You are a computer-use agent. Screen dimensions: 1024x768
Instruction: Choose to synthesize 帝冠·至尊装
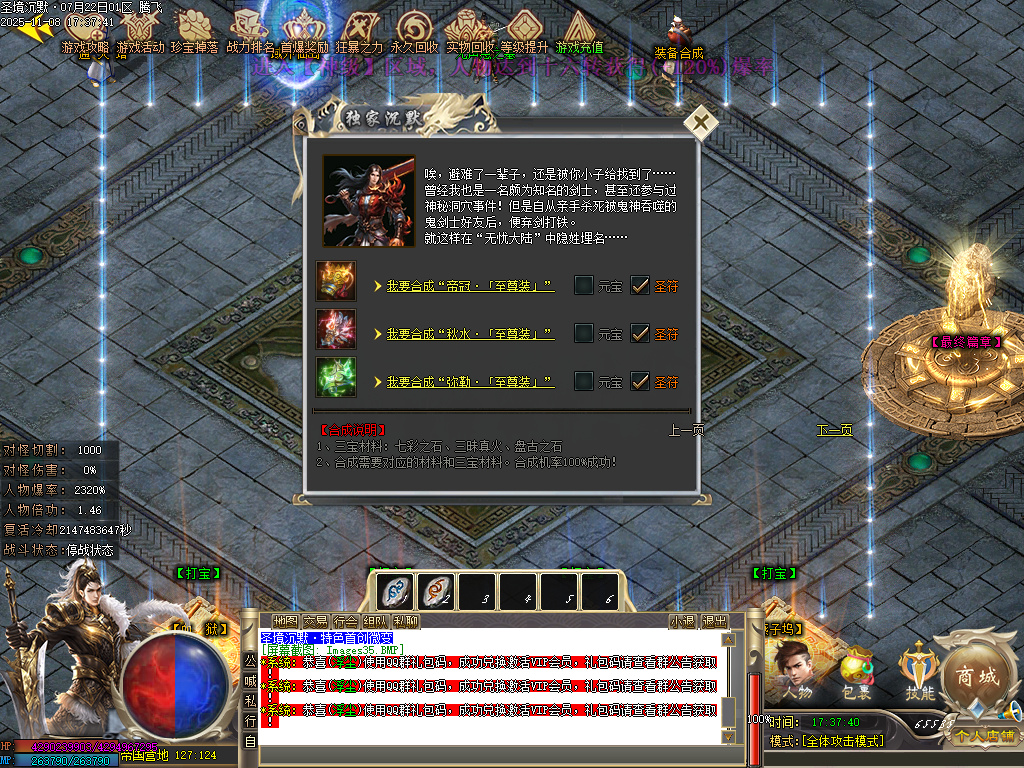point(470,286)
